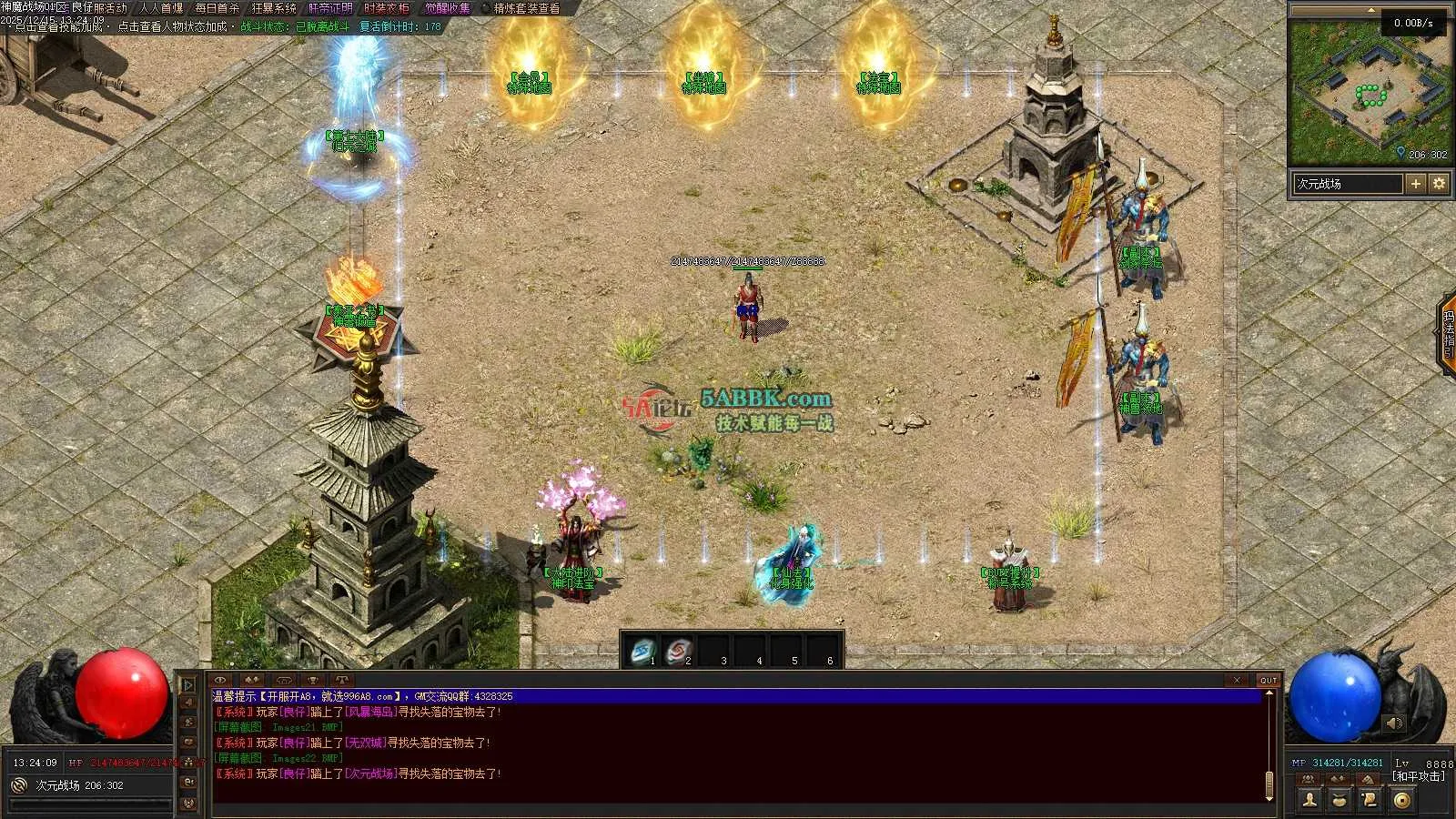Image resolution: width=1456 pixels, height=819 pixels.
Task: Use the first hotbar skill slot
Action: tap(643, 651)
